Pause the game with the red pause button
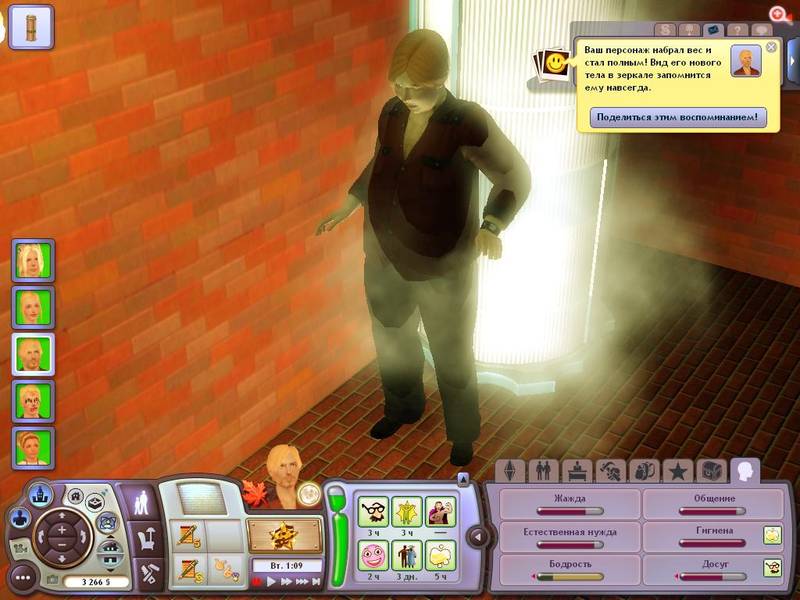This screenshot has width=800, height=600. (257, 581)
